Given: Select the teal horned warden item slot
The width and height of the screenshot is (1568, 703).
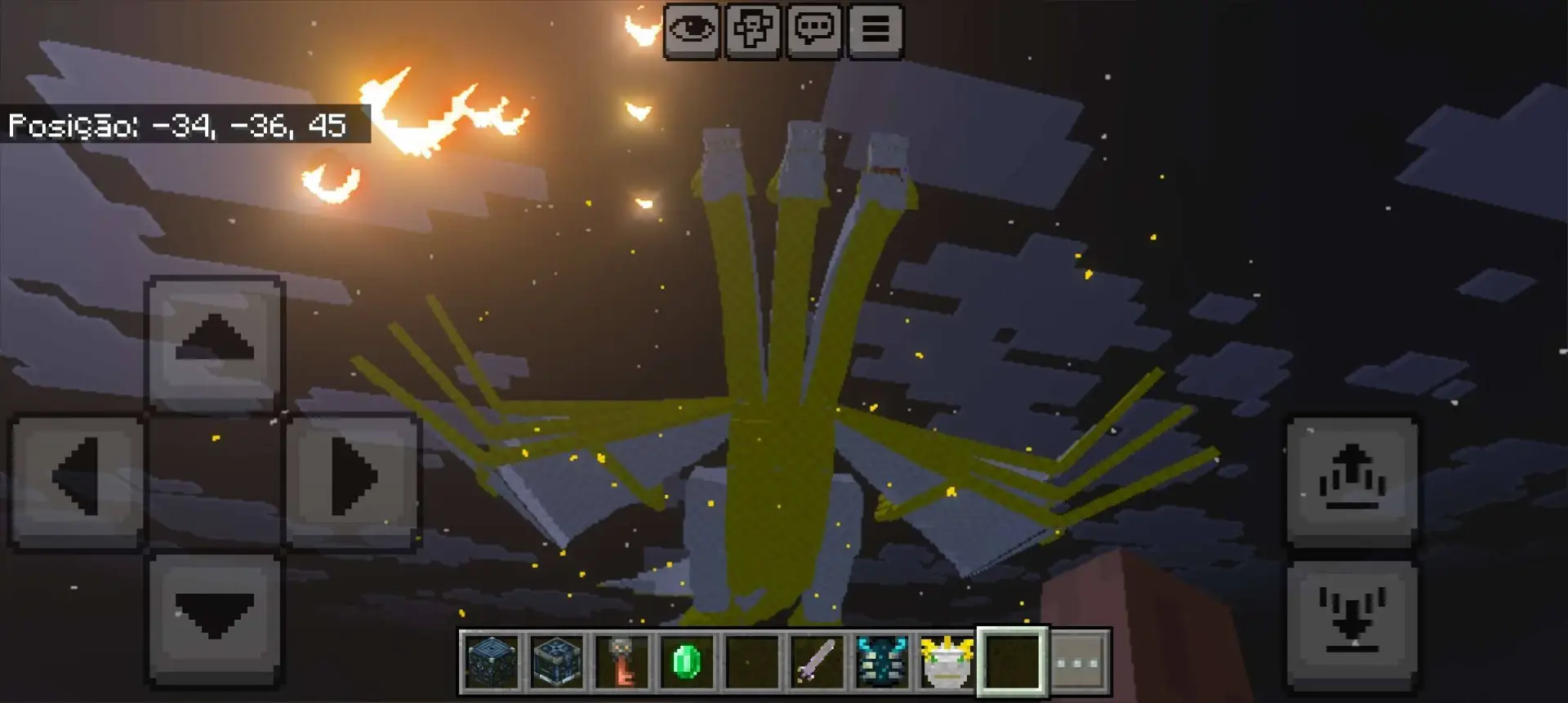Looking at the screenshot, I should tap(882, 662).
